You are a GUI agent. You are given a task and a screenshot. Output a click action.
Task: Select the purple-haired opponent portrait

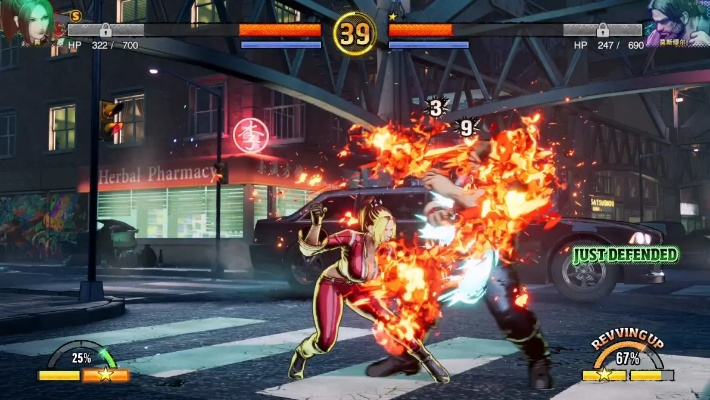(x=676, y=24)
